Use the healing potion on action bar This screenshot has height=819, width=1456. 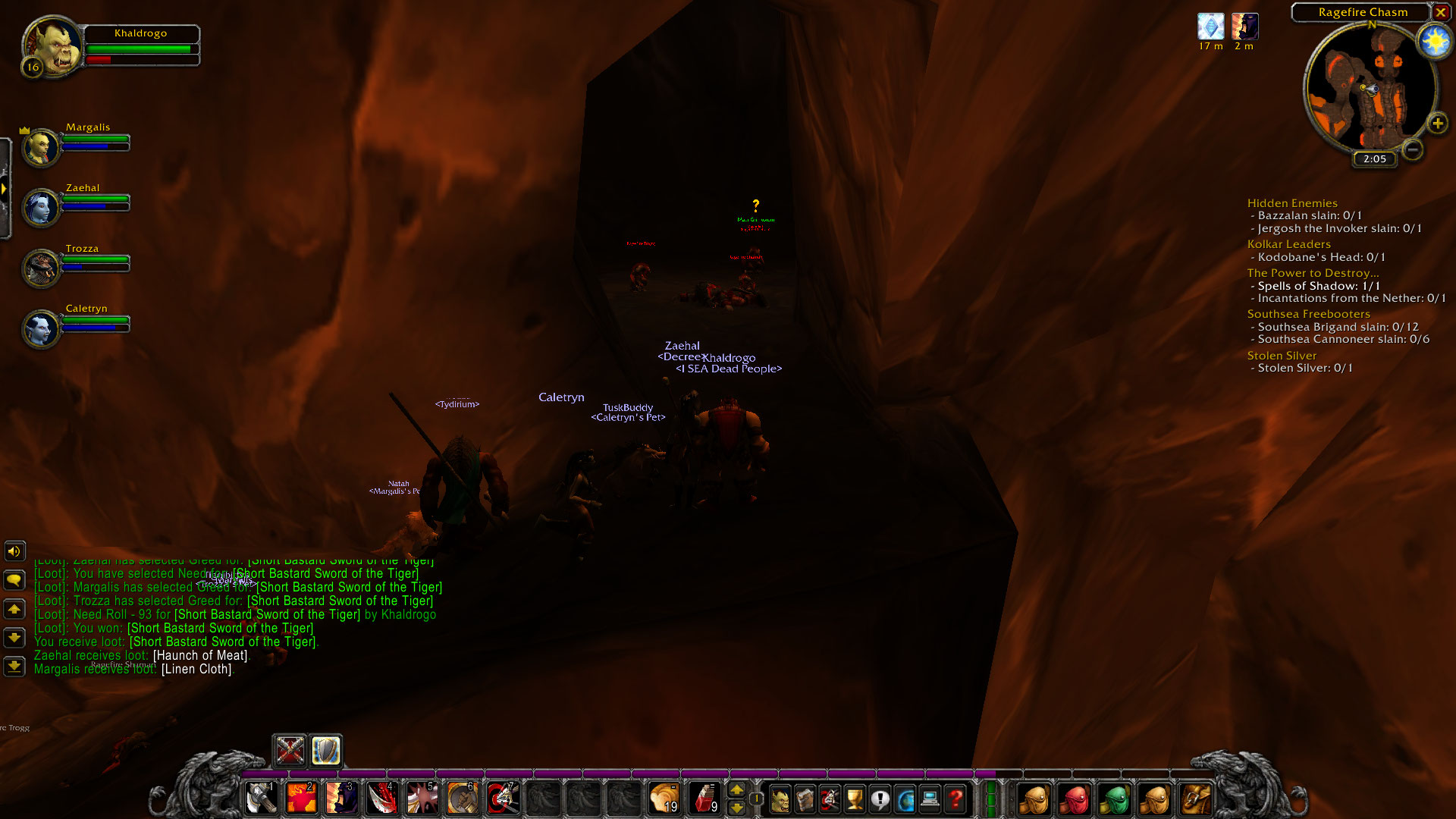[x=704, y=798]
